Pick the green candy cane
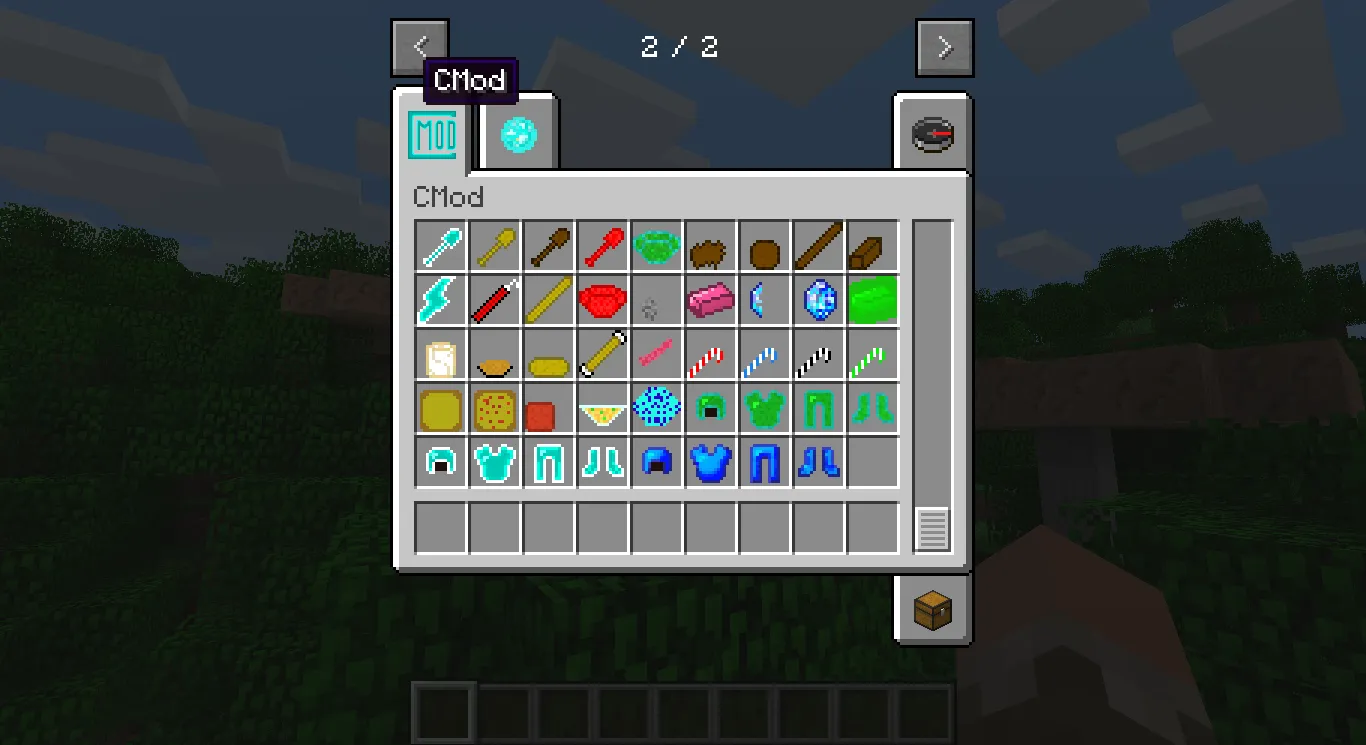Screen dimensions: 1366x745 coord(872,354)
